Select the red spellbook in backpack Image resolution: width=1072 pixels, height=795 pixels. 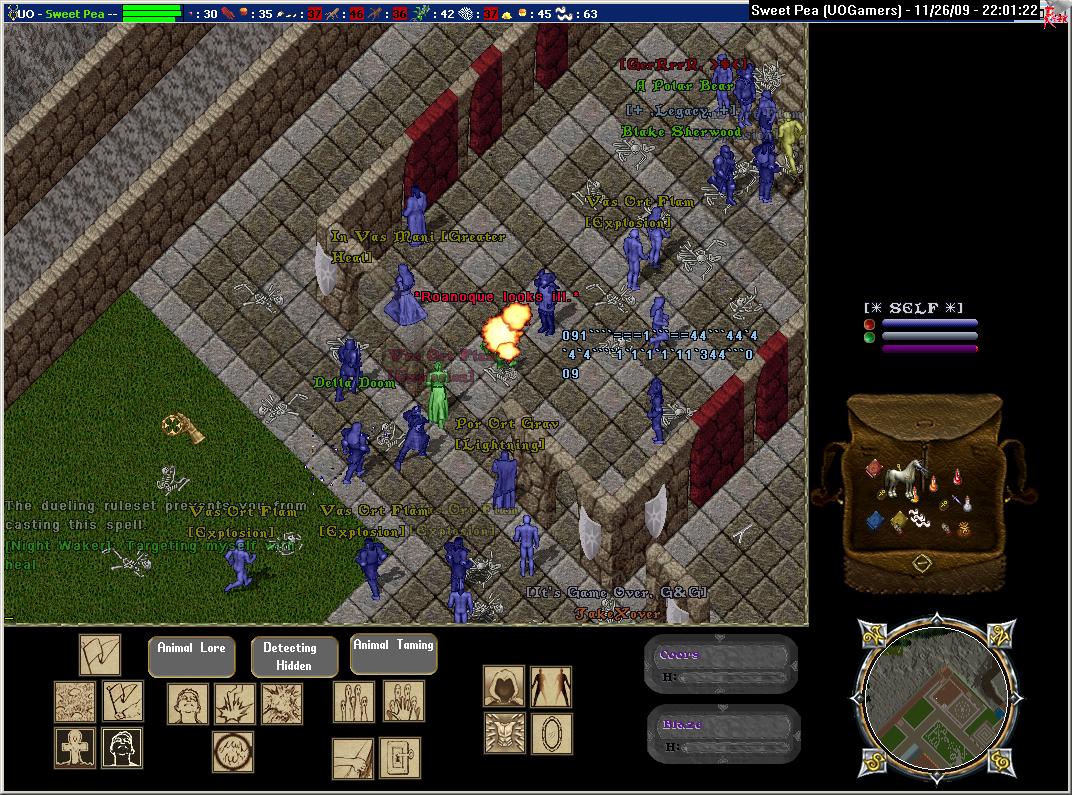coord(872,469)
